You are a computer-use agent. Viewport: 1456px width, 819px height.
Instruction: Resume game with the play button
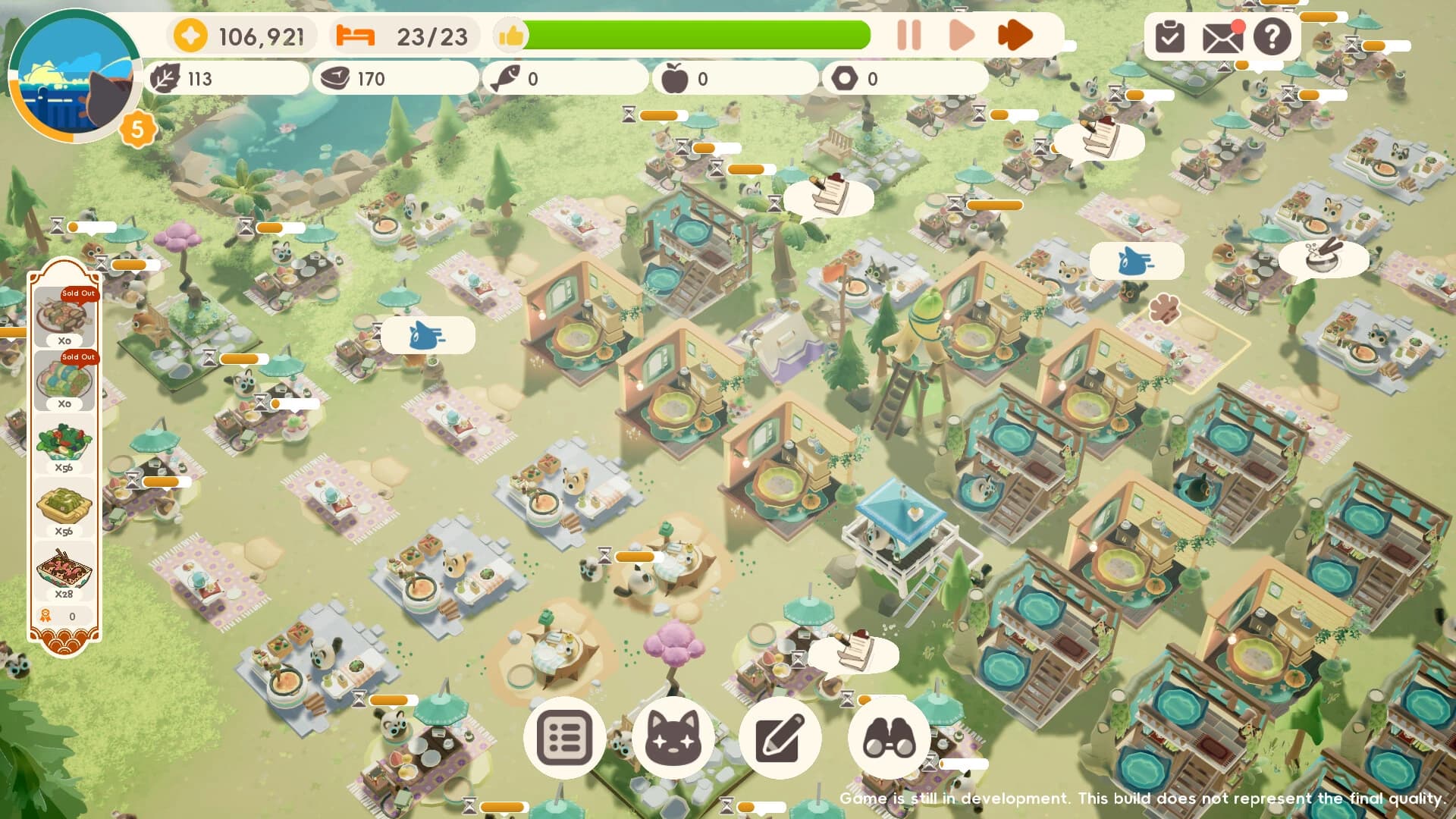[x=961, y=33]
